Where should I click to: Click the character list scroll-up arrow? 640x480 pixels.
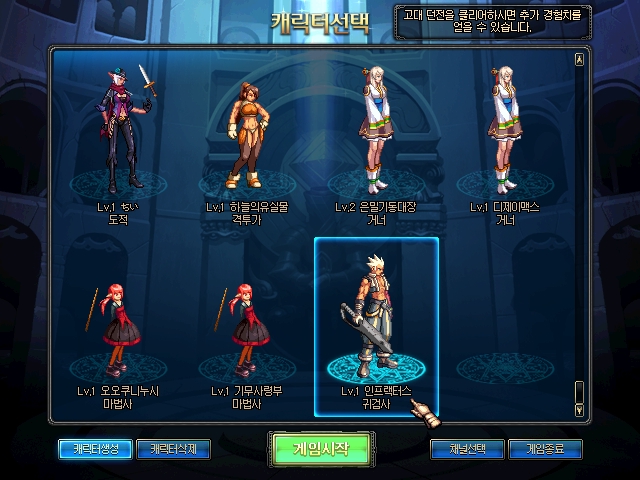tap(579, 59)
